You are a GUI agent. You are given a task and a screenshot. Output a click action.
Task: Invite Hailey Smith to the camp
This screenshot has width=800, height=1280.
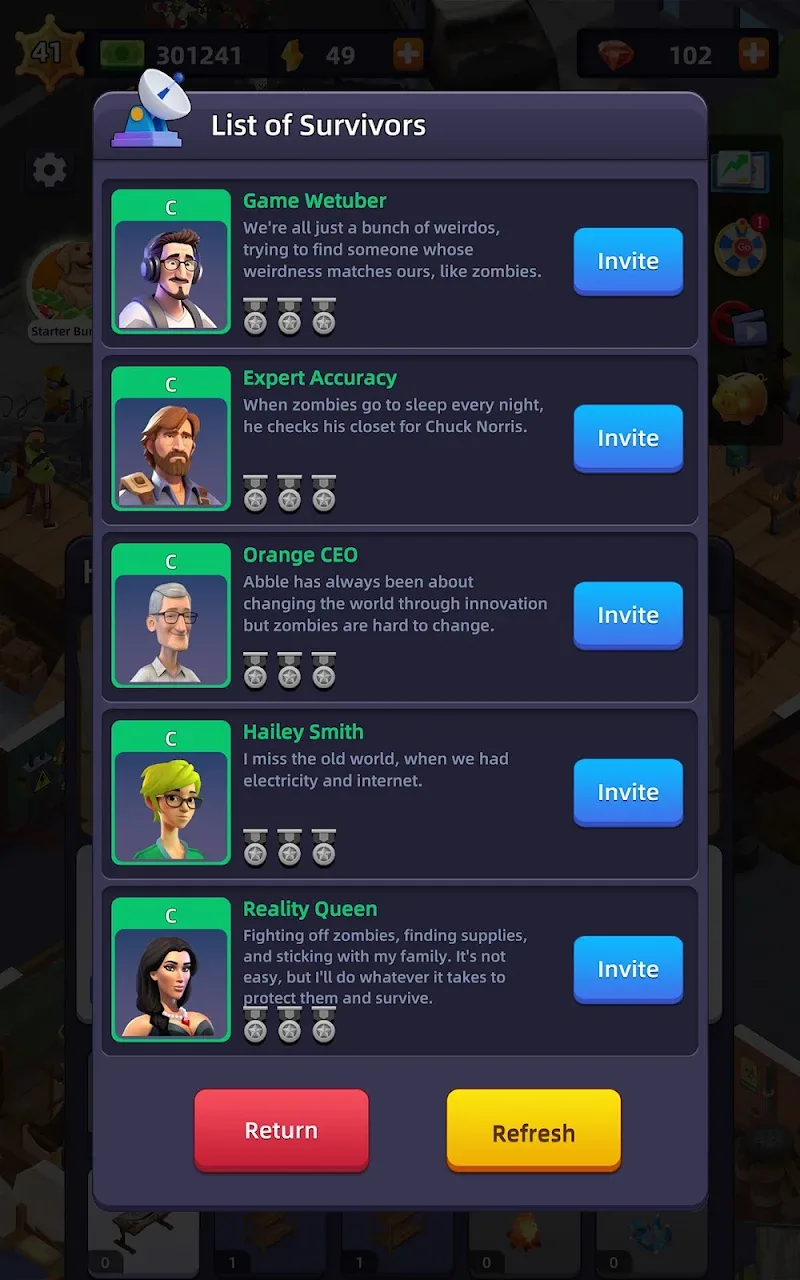[x=628, y=792]
